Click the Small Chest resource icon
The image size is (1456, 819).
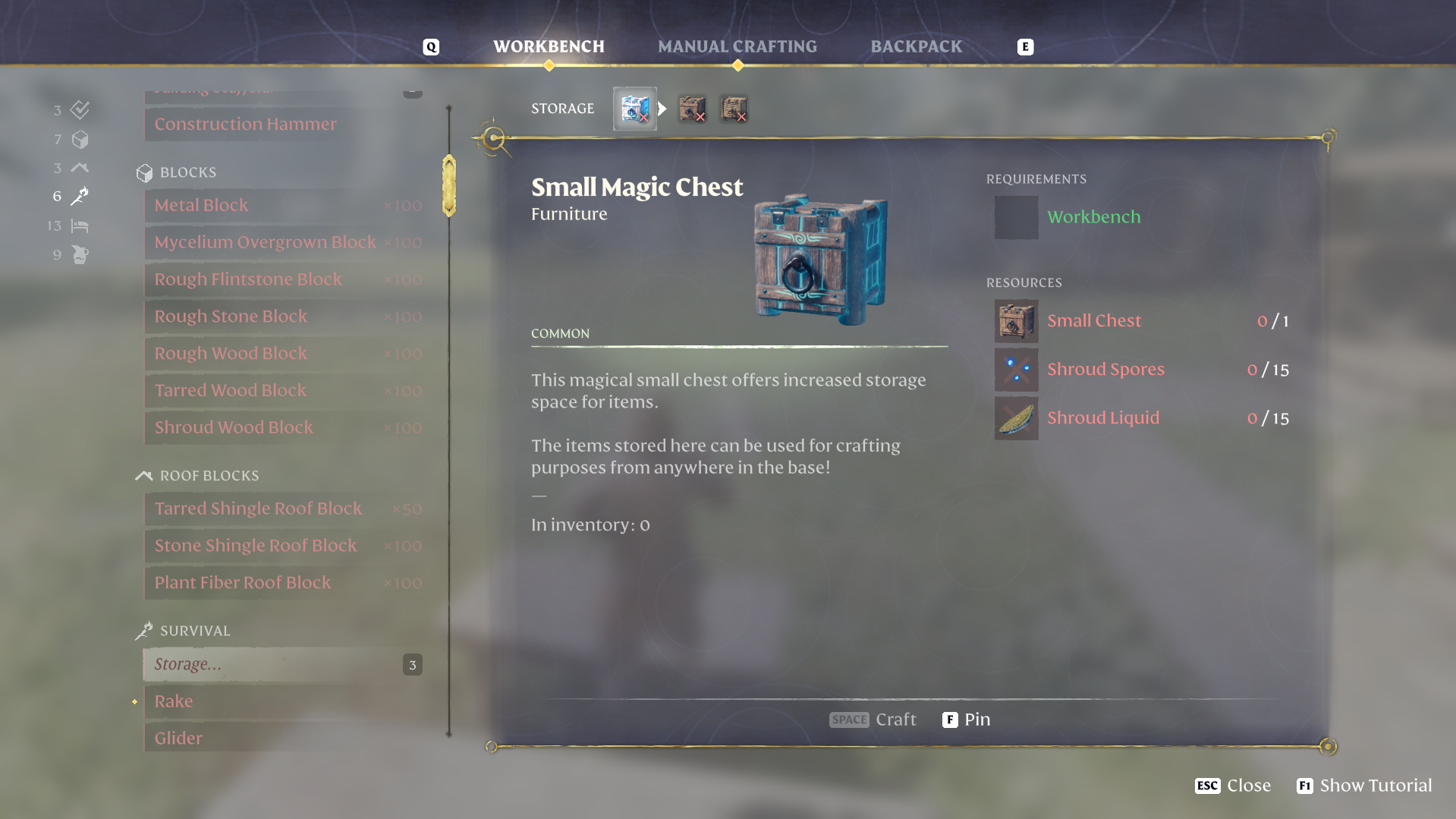(x=1016, y=321)
